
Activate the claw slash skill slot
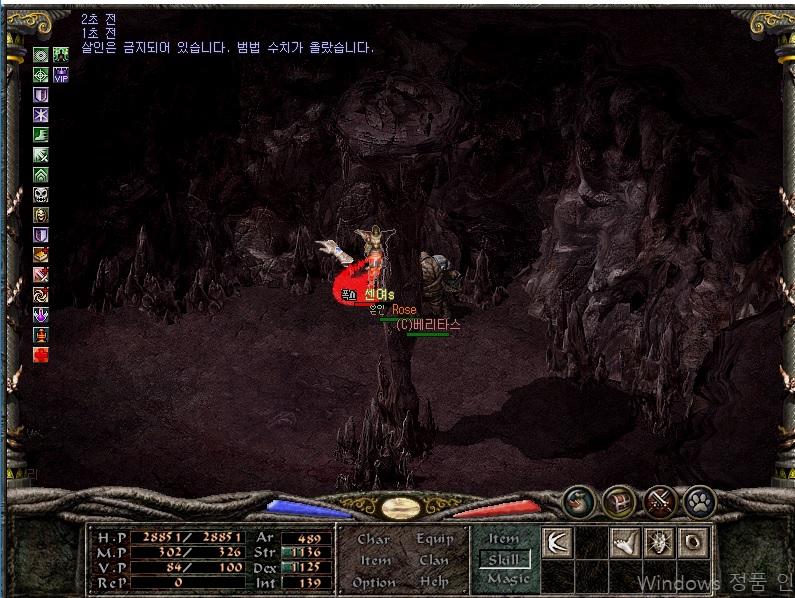[x=557, y=543]
